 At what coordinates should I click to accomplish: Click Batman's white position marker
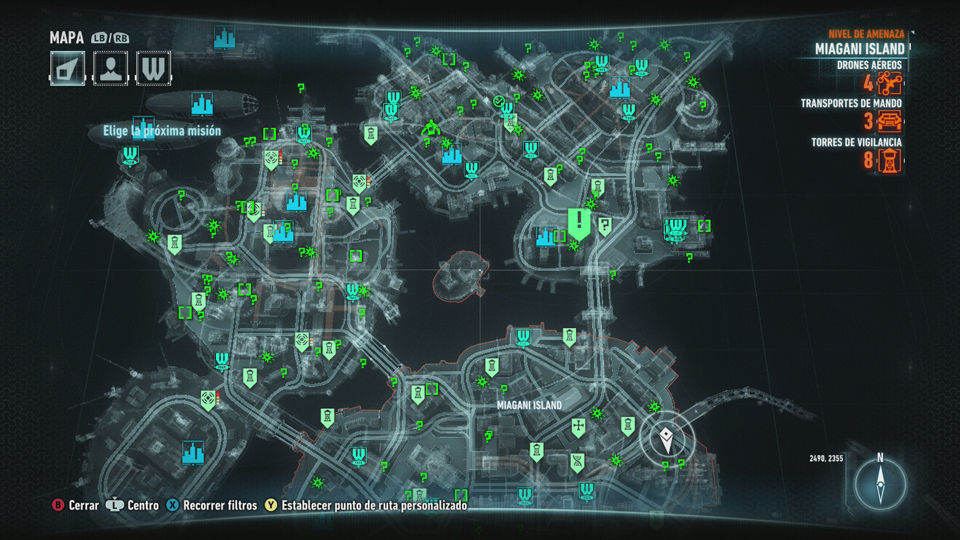666,437
